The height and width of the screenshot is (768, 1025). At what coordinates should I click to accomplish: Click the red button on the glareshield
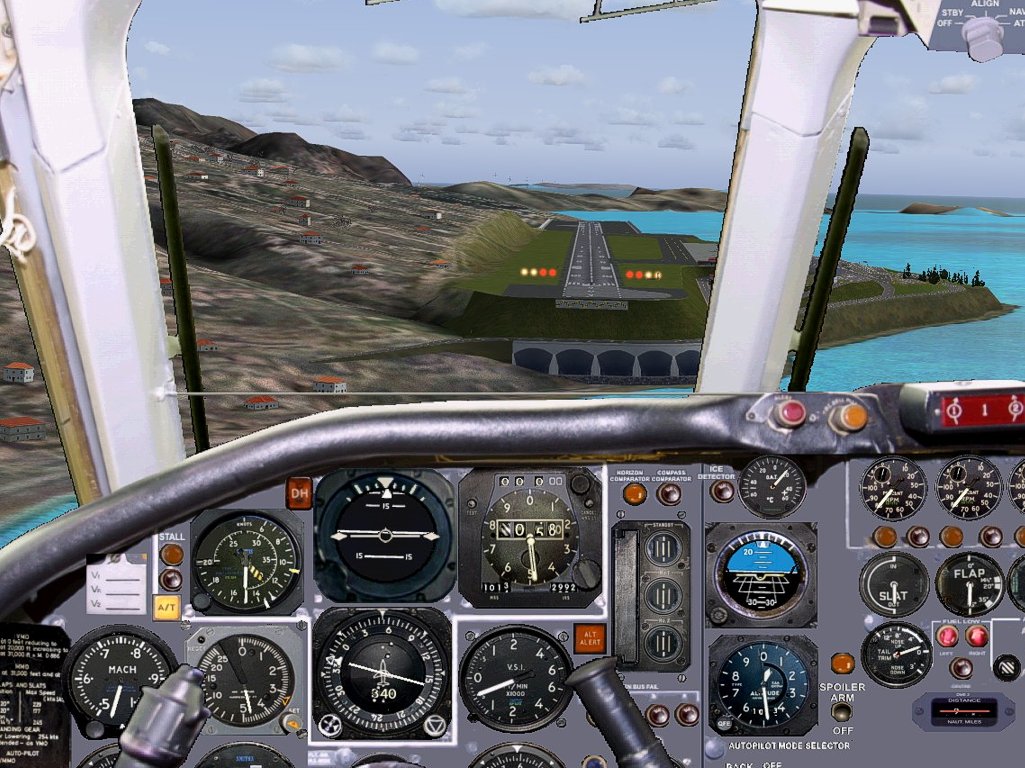pyautogui.click(x=790, y=412)
